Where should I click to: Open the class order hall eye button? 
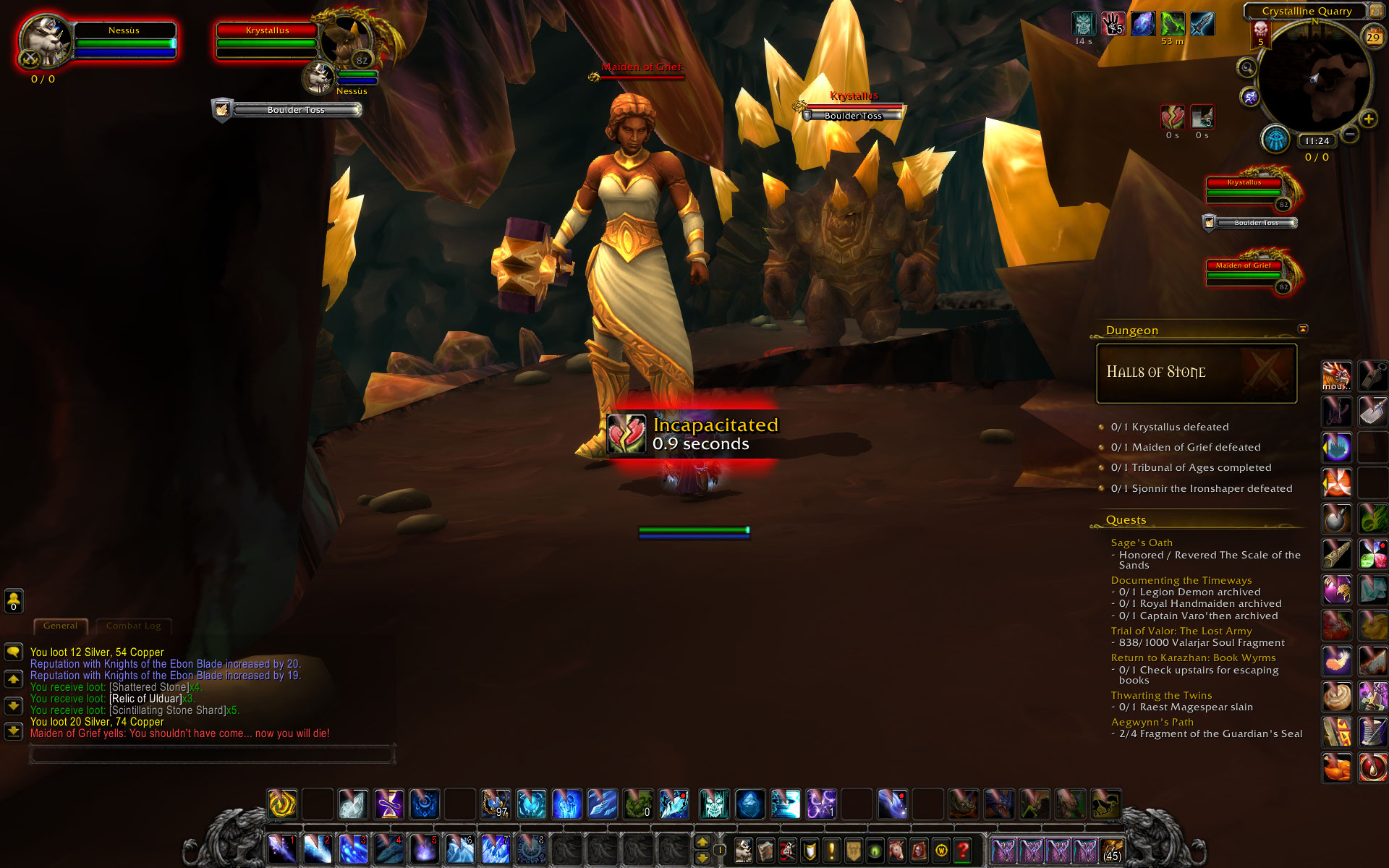[x=1275, y=139]
